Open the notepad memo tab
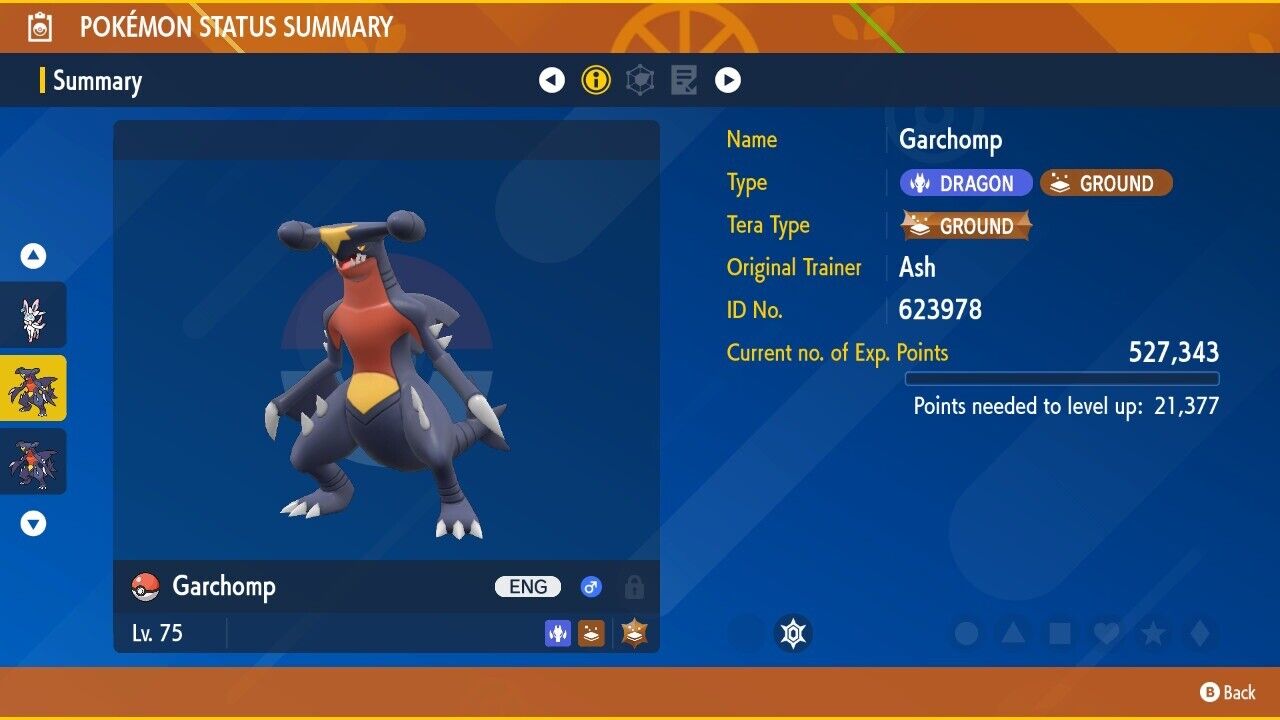This screenshot has width=1280, height=720. 684,80
